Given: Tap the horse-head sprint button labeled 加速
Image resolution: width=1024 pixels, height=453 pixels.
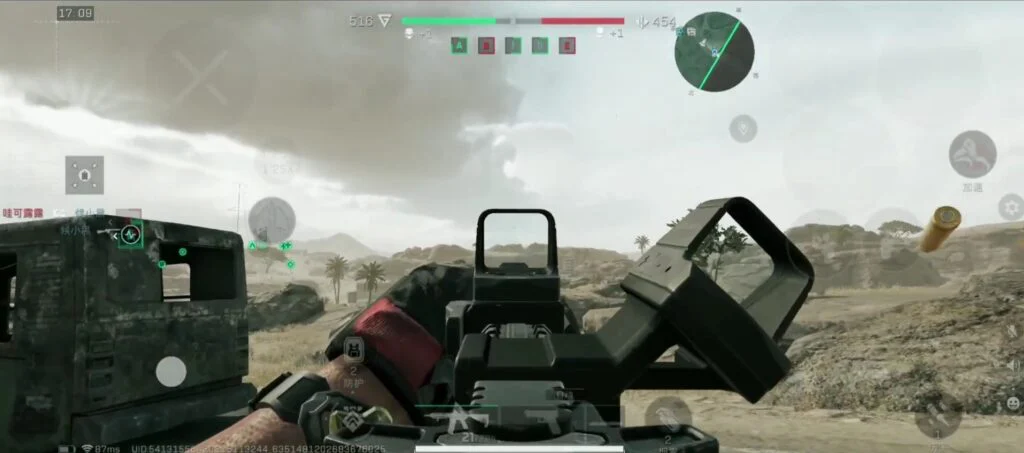Looking at the screenshot, I should pyautogui.click(x=972, y=155).
